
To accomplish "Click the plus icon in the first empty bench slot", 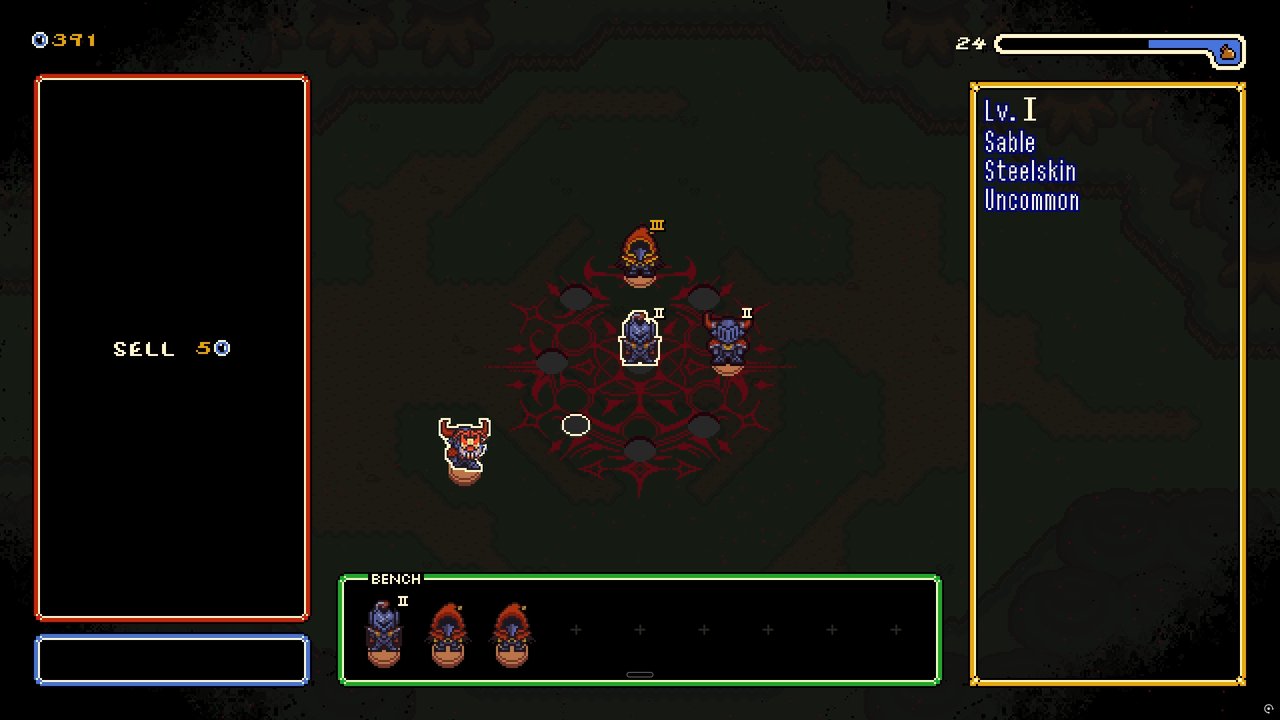I will [575, 630].
